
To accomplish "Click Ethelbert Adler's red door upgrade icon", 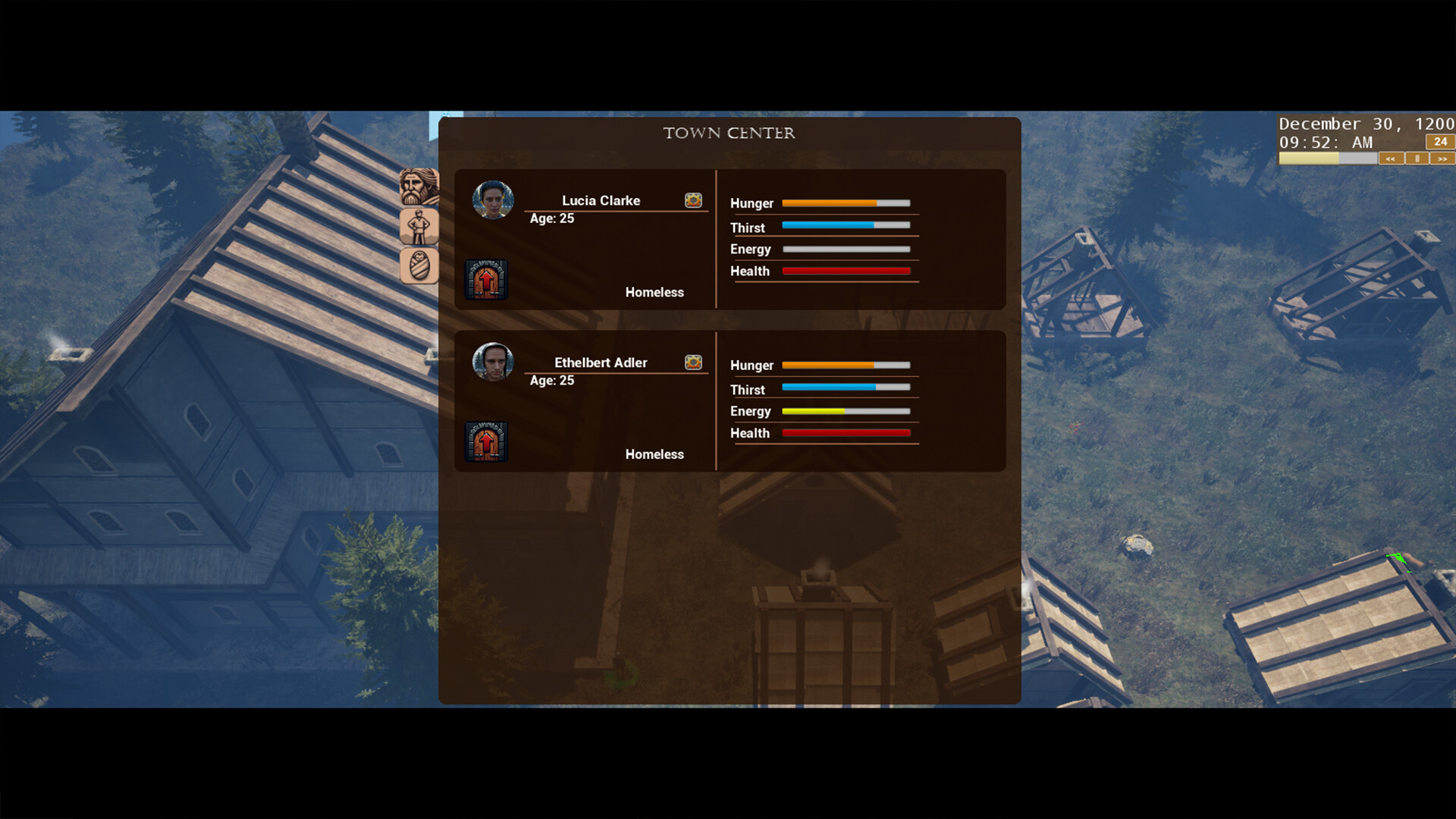I will [485, 441].
